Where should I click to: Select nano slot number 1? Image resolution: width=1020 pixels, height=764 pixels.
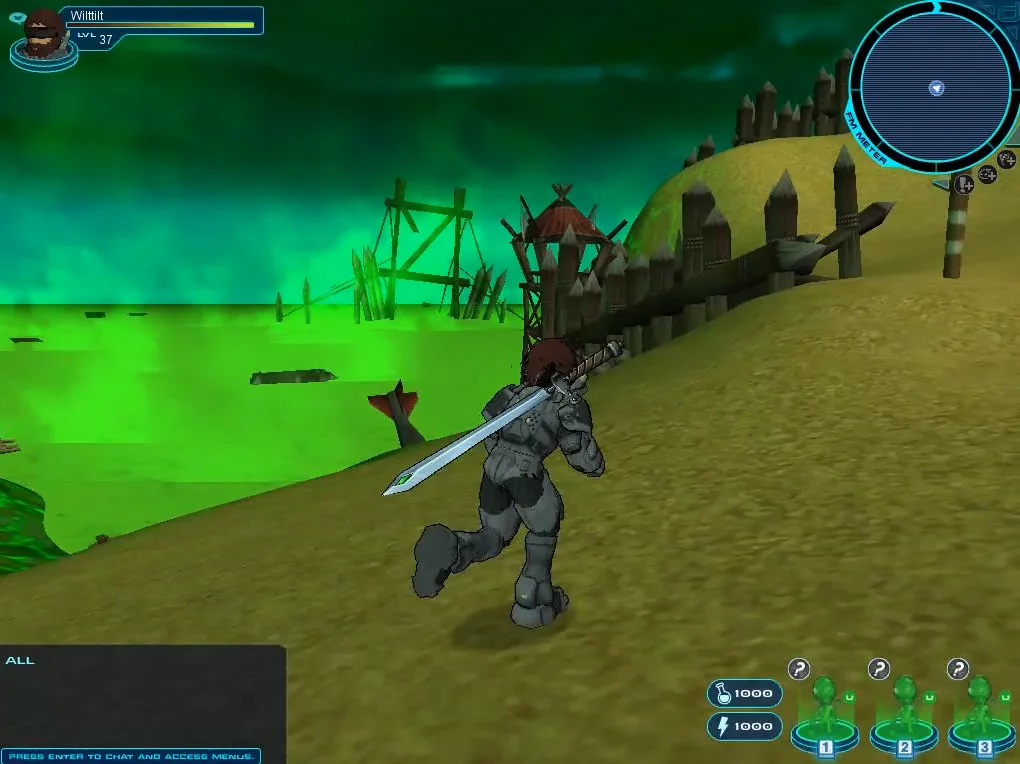click(825, 714)
